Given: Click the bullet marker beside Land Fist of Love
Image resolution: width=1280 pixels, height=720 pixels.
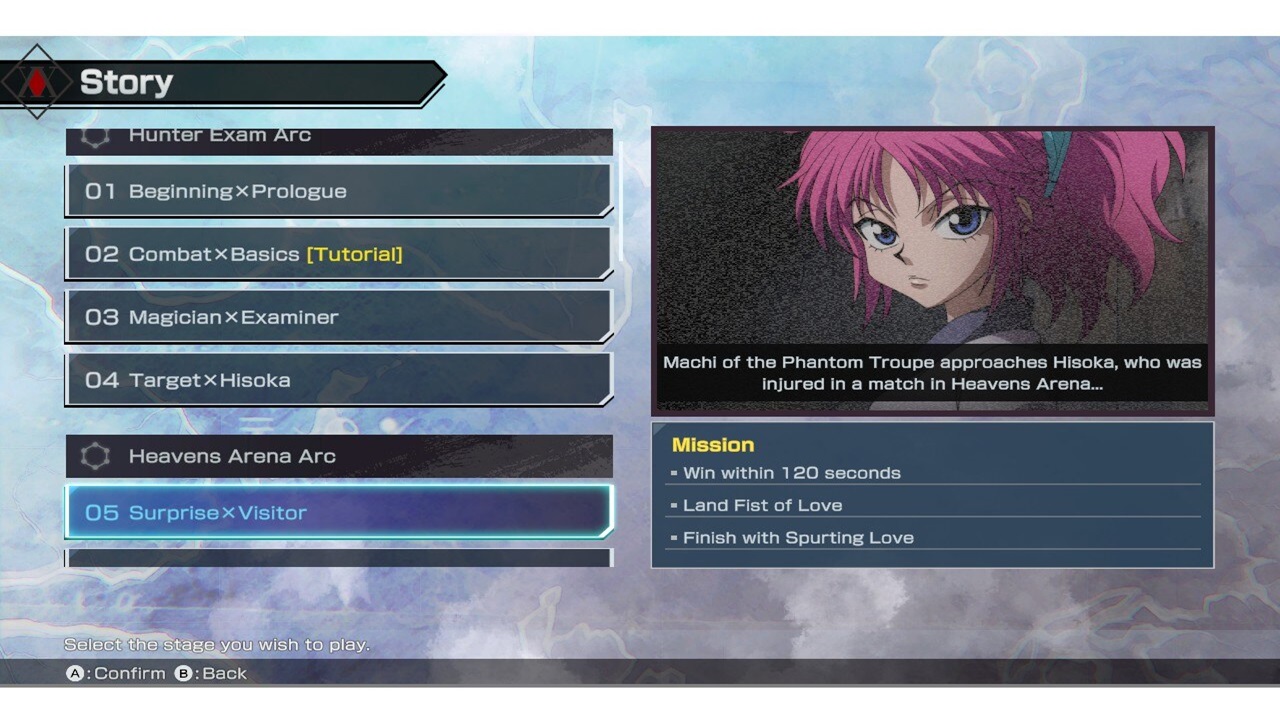Looking at the screenshot, I should [x=674, y=505].
